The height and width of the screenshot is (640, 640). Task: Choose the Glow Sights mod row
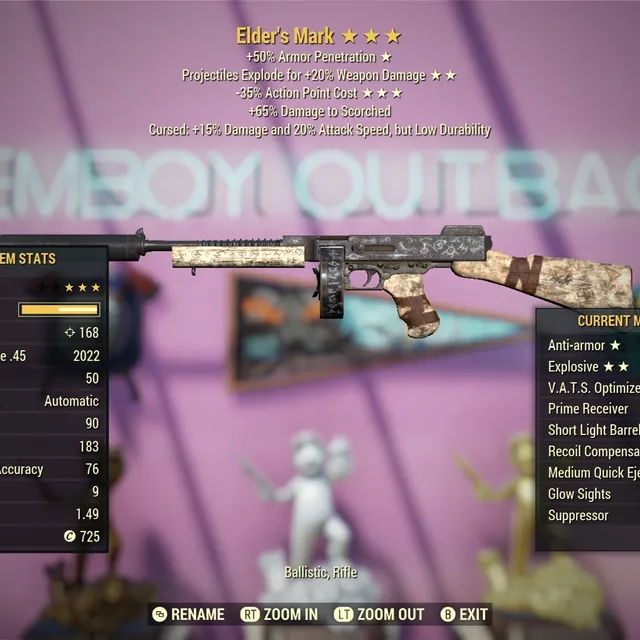click(580, 494)
